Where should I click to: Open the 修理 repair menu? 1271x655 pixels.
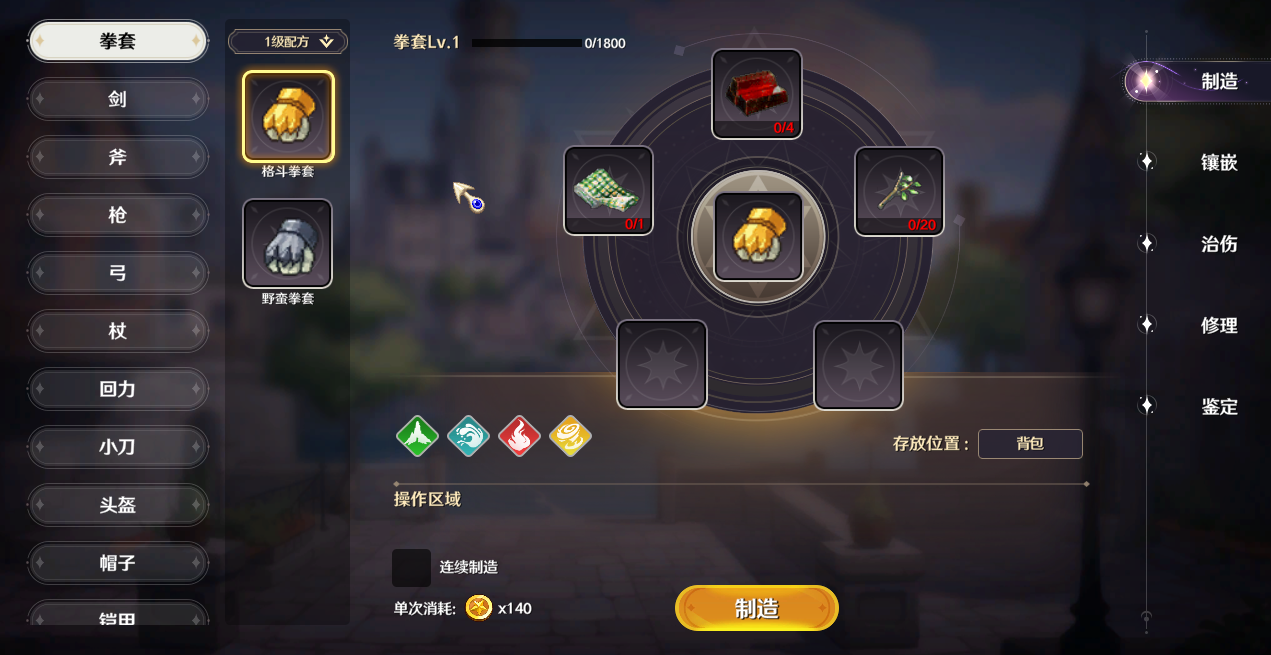click(x=1218, y=325)
